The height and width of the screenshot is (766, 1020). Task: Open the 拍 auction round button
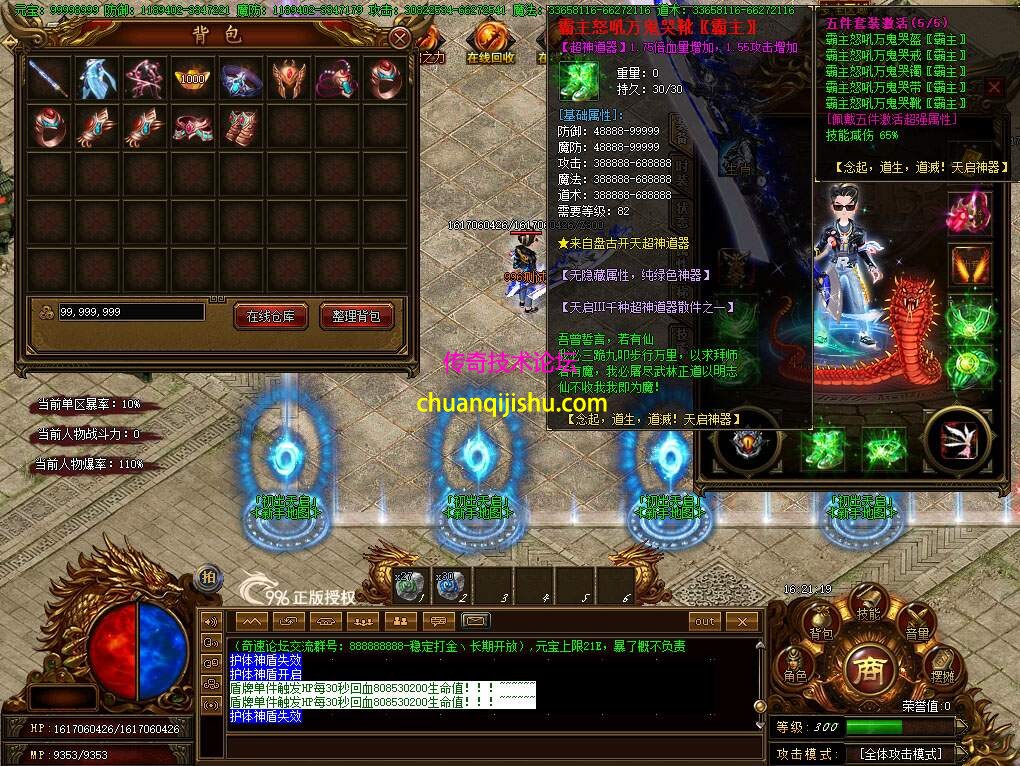(x=208, y=577)
